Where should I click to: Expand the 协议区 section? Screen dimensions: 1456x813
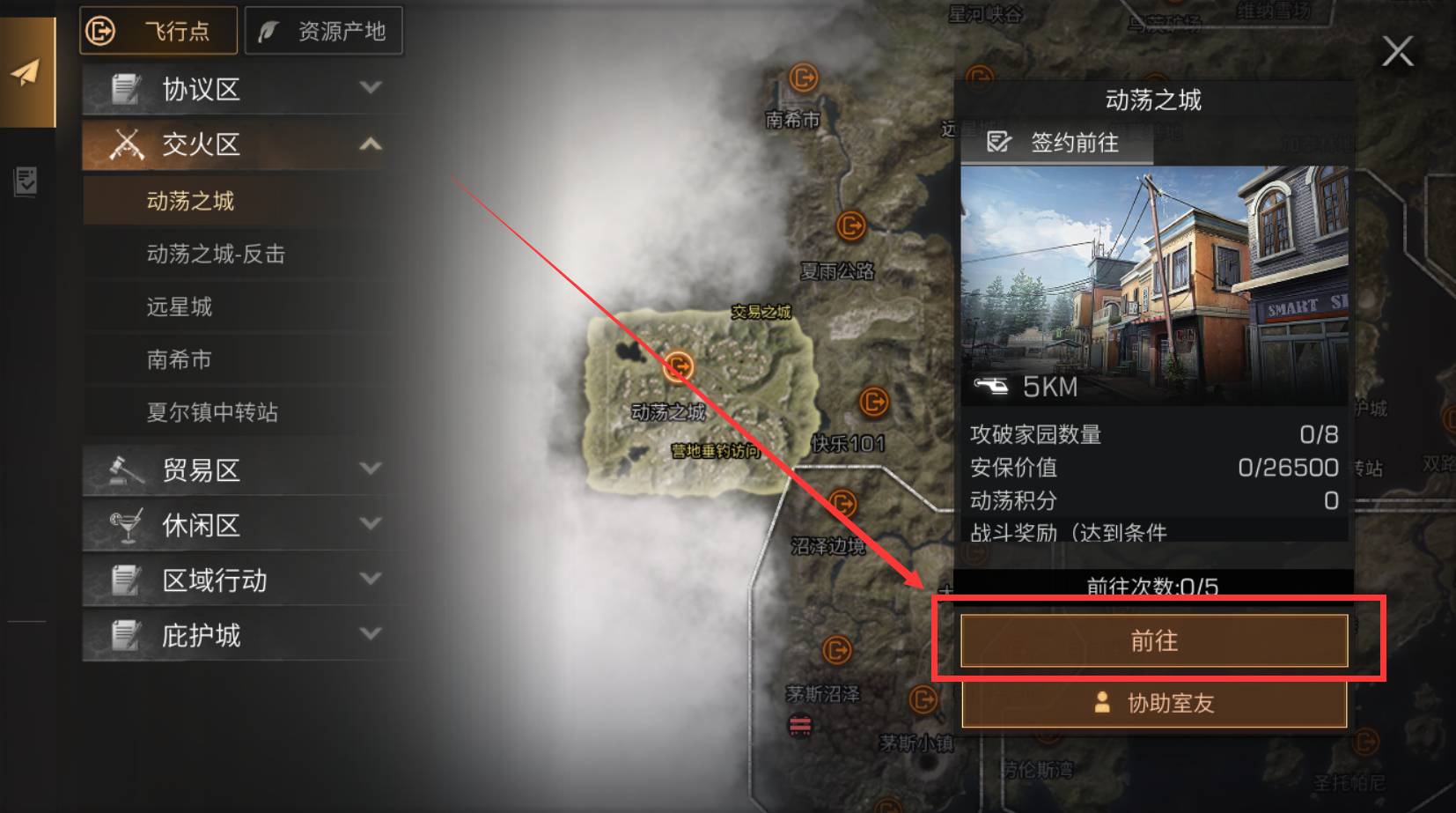[x=371, y=88]
